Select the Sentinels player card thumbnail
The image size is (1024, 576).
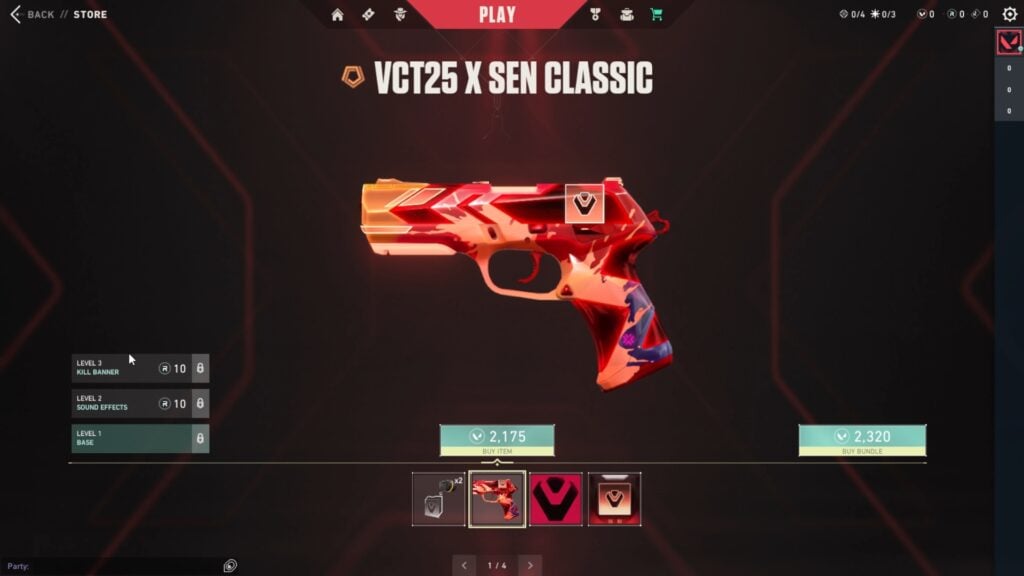click(x=614, y=499)
